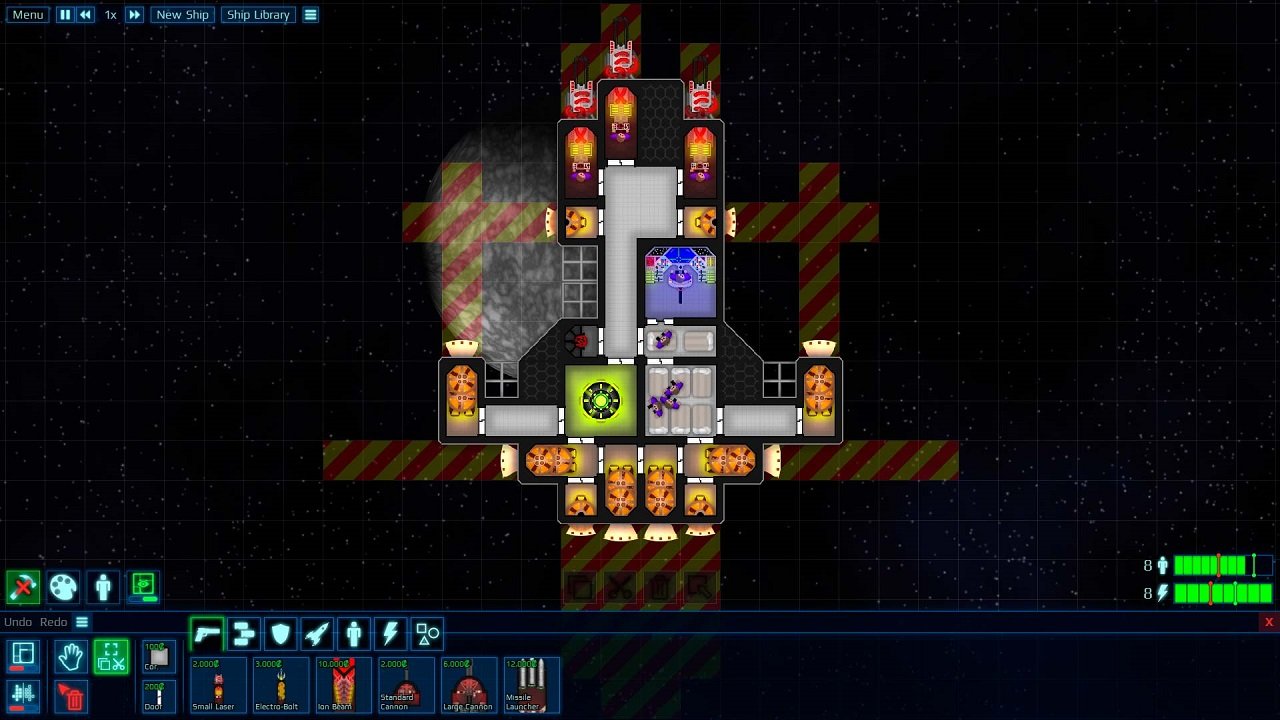Screen dimensions: 1280x720
Task: Select the Hand pan tool
Action: (x=70, y=656)
